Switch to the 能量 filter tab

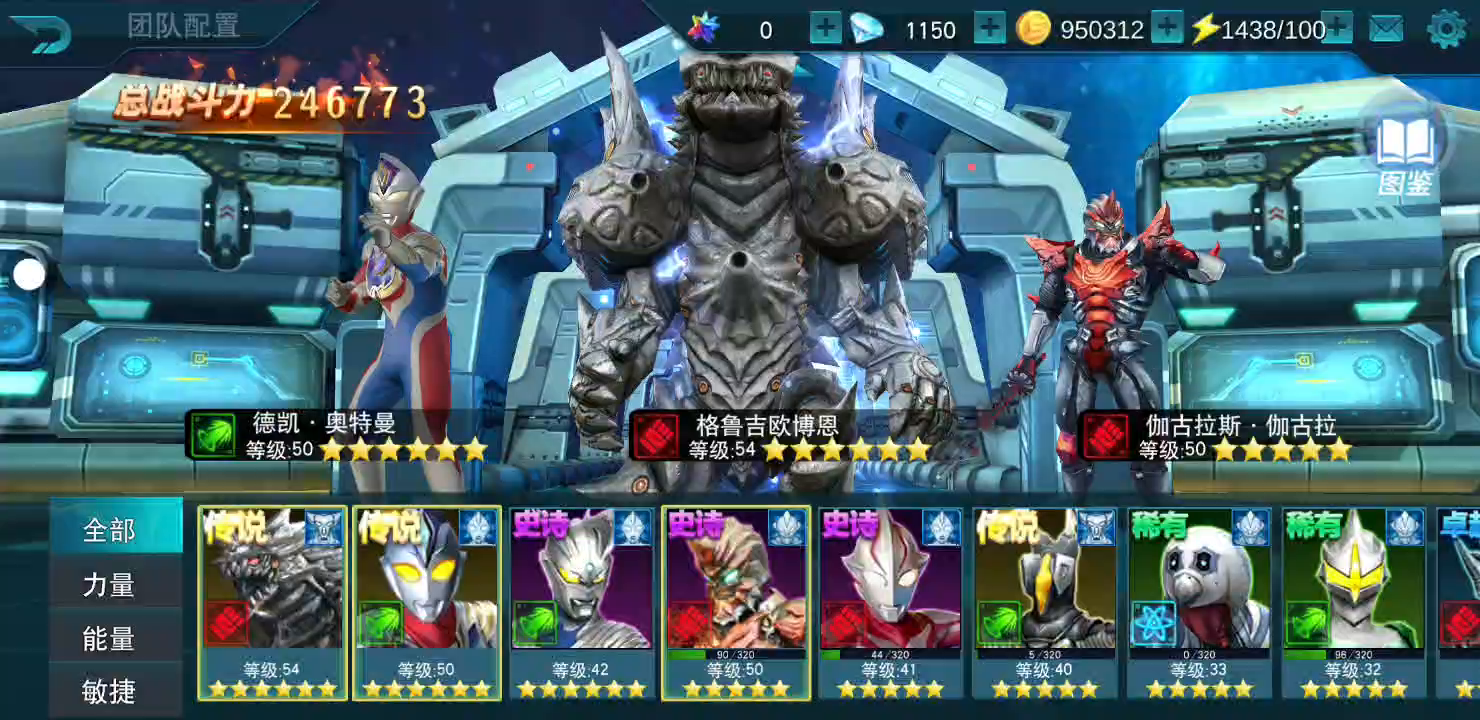tap(109, 638)
